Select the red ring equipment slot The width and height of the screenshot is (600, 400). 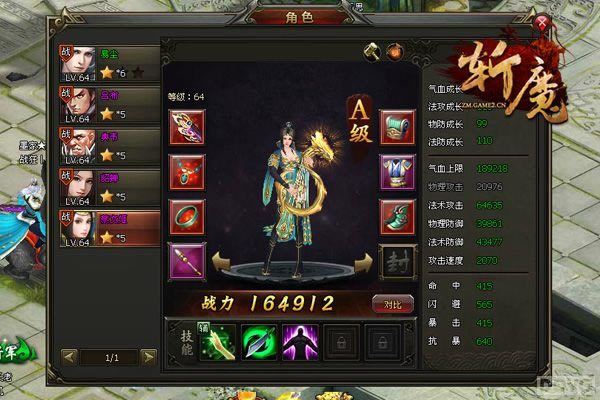[x=187, y=217]
